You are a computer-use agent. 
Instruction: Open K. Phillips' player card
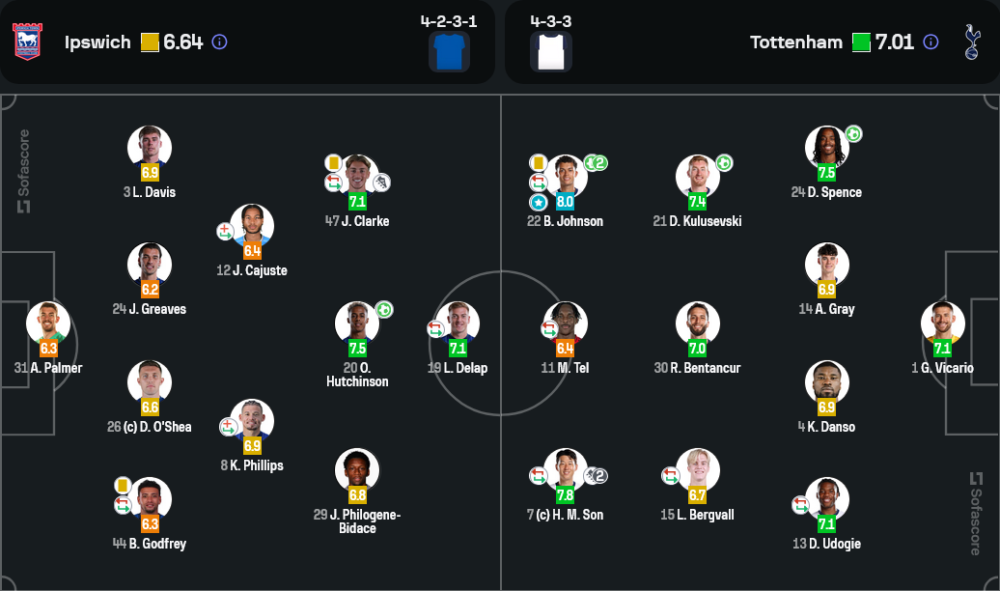click(252, 421)
